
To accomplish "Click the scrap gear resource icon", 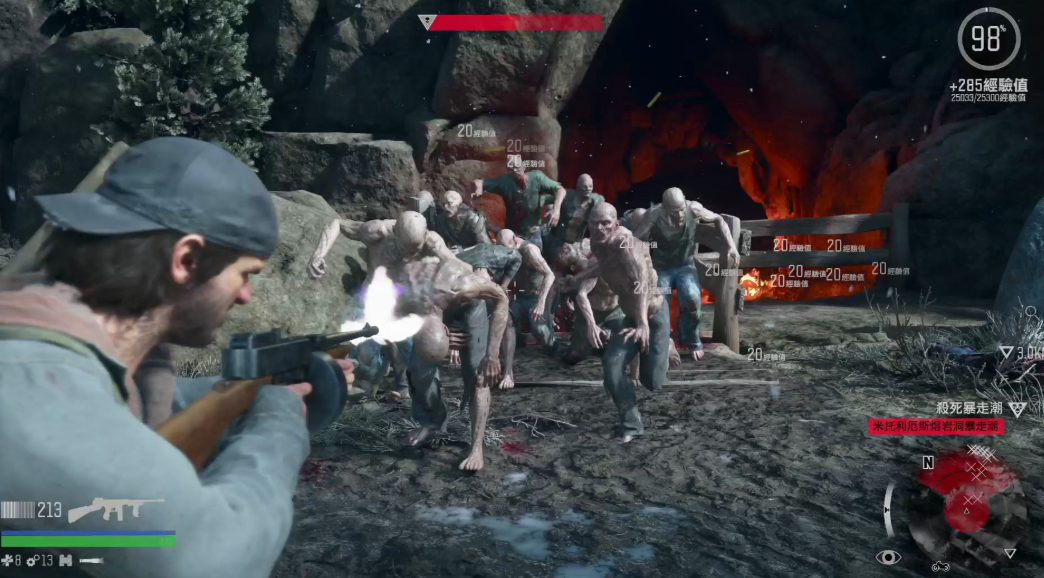I will (33, 561).
